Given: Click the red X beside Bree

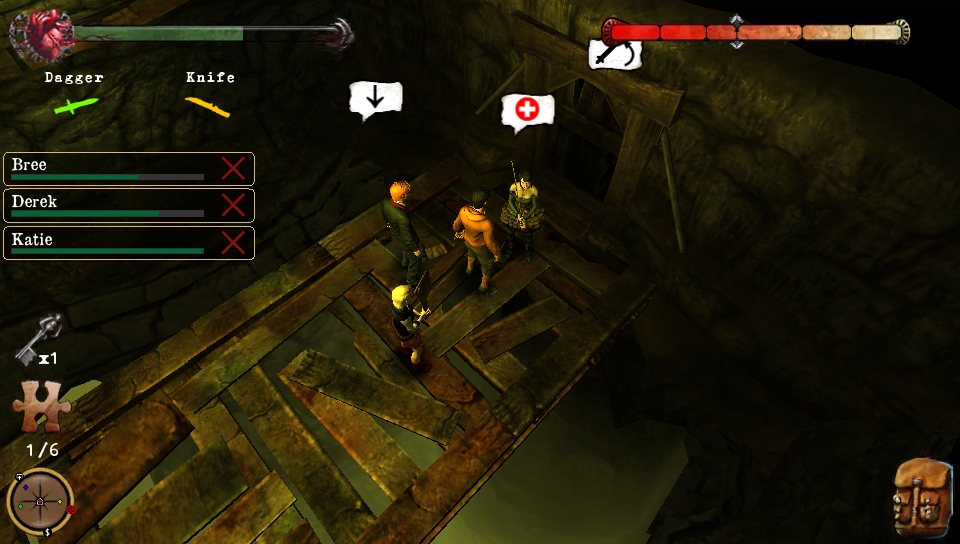Looking at the screenshot, I should pos(233,168).
